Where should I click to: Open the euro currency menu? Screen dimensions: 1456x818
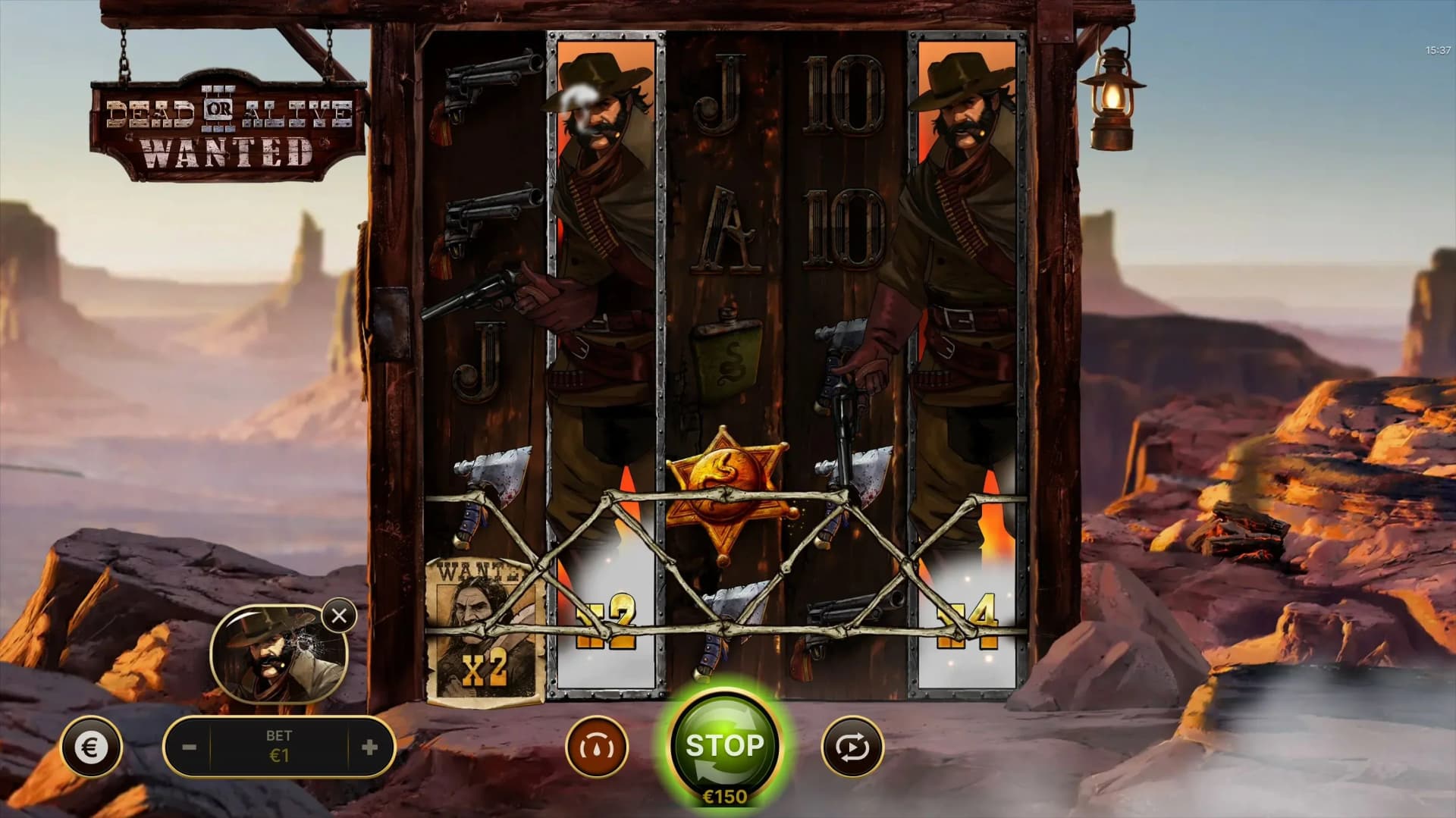[90, 748]
